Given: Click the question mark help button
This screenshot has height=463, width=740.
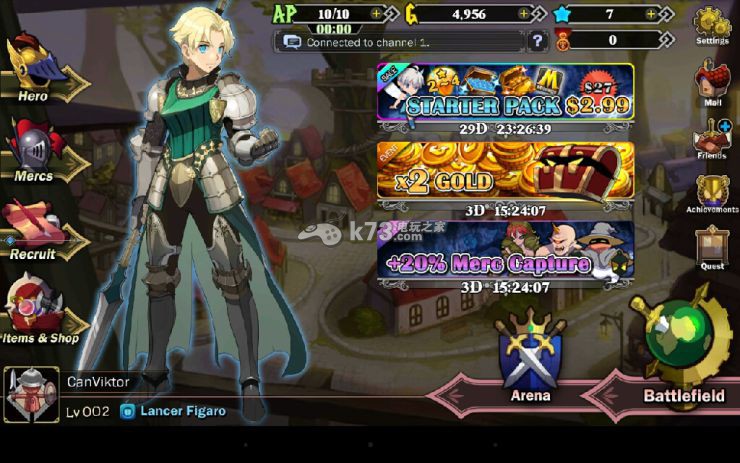Looking at the screenshot, I should click(538, 42).
